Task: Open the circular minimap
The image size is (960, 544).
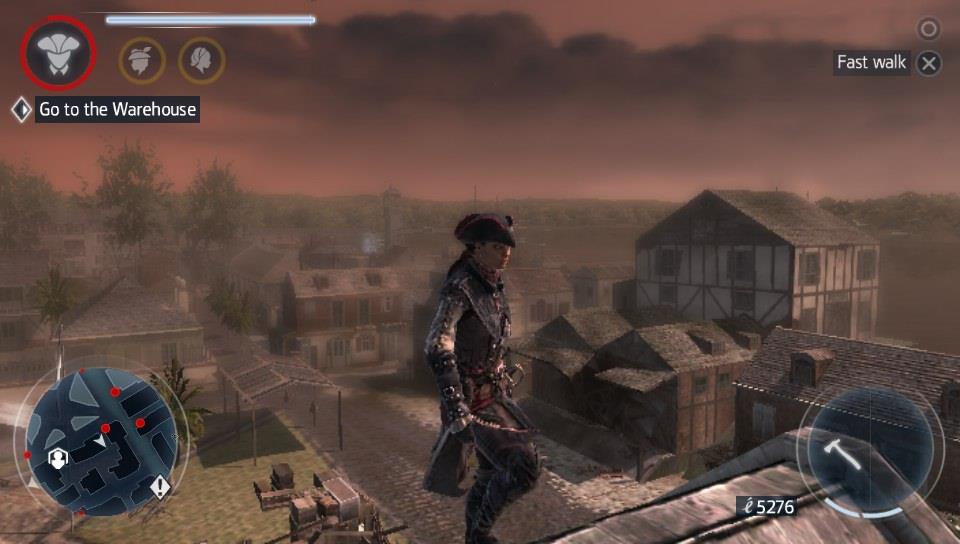Action: pos(100,441)
